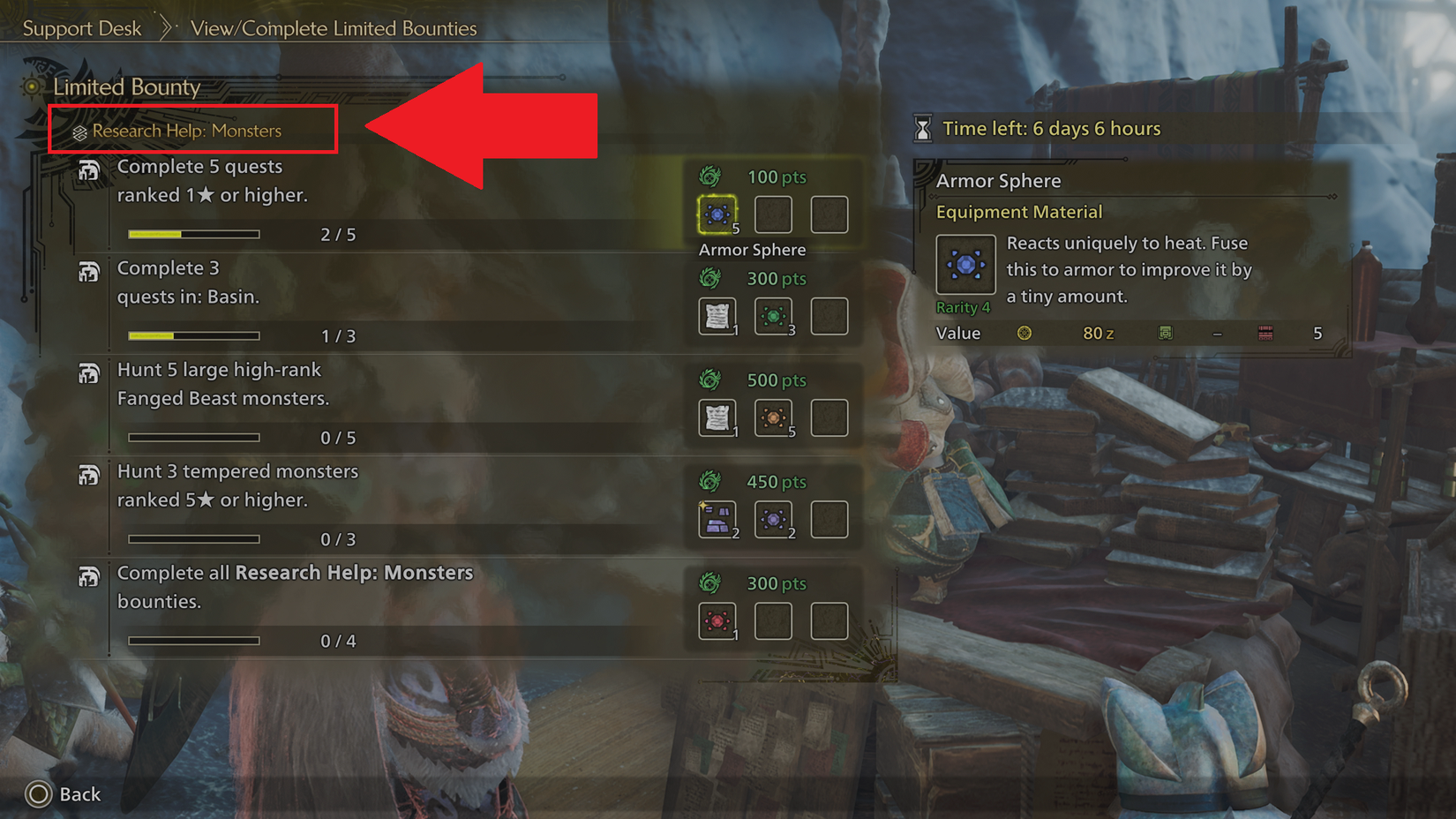Image resolution: width=1456 pixels, height=819 pixels.
Task: Click the bounty icon beside Hunt 3 tempered monsters
Action: 89,475
